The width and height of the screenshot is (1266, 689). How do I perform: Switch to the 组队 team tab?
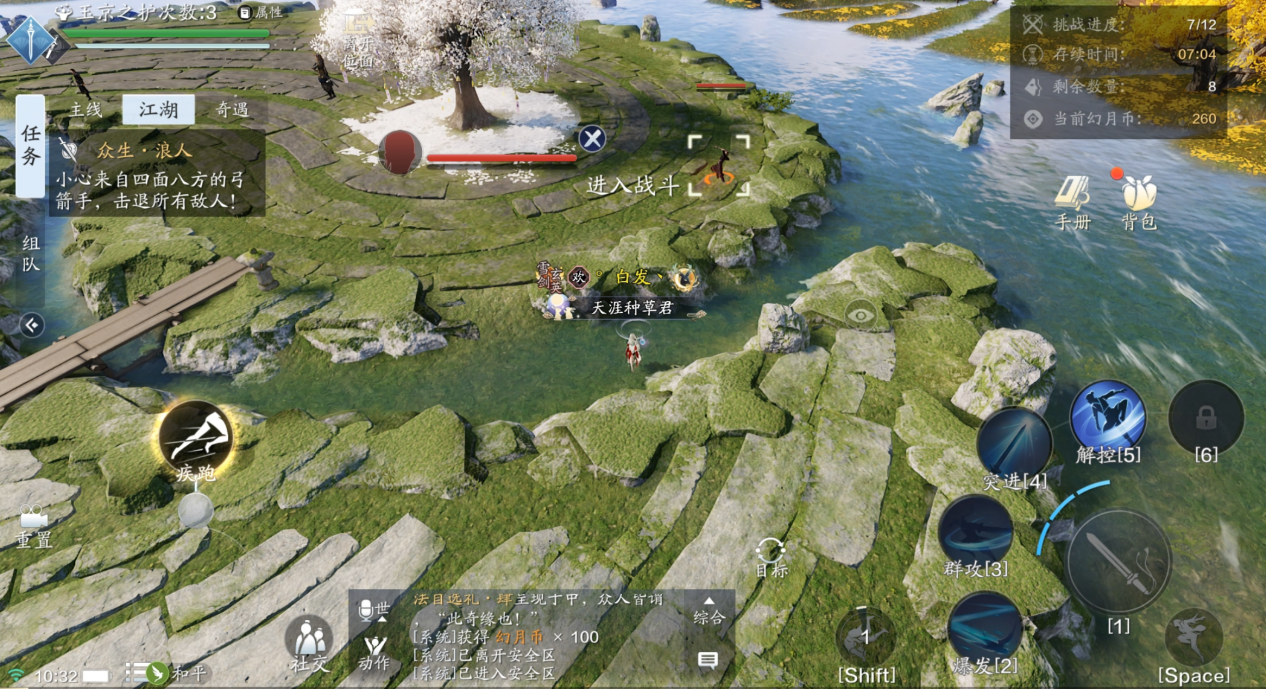(30, 252)
